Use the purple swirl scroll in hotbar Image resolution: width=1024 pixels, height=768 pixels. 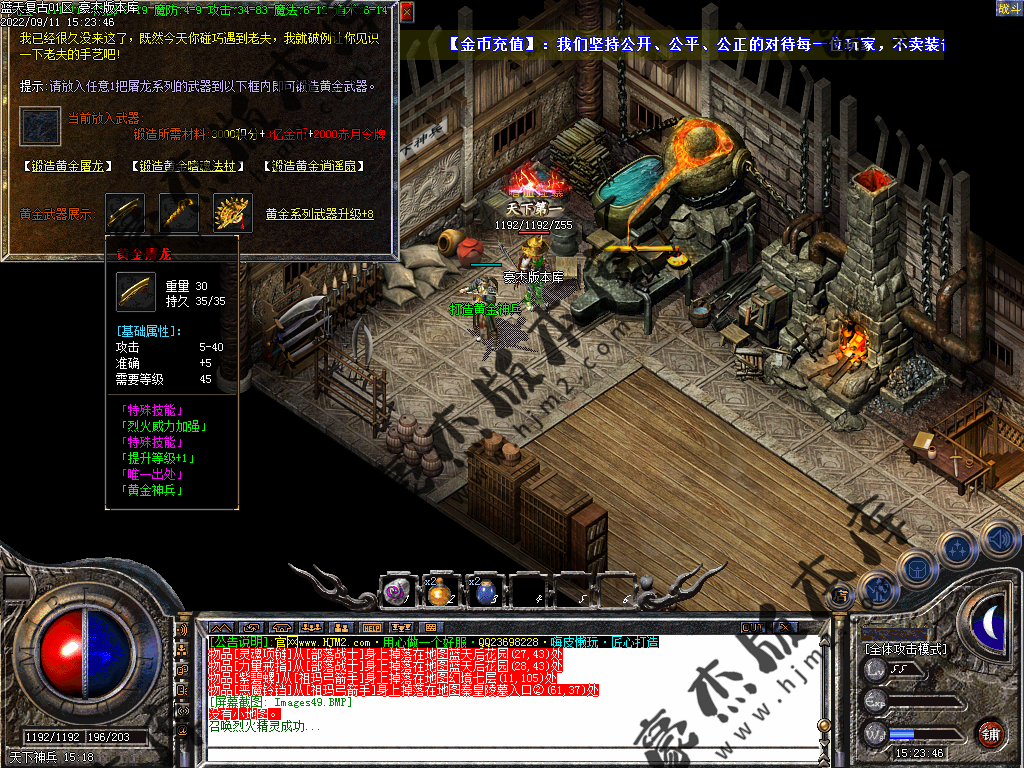395,591
